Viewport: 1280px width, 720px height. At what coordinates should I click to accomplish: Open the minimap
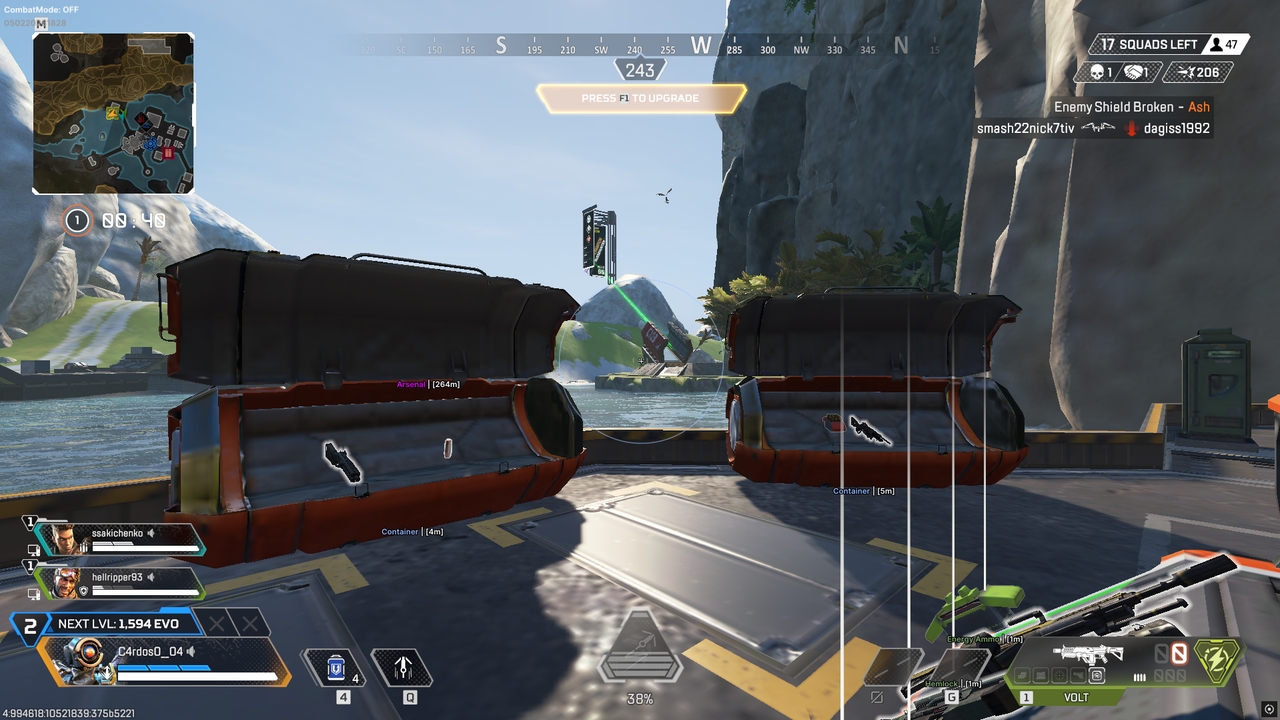(113, 113)
